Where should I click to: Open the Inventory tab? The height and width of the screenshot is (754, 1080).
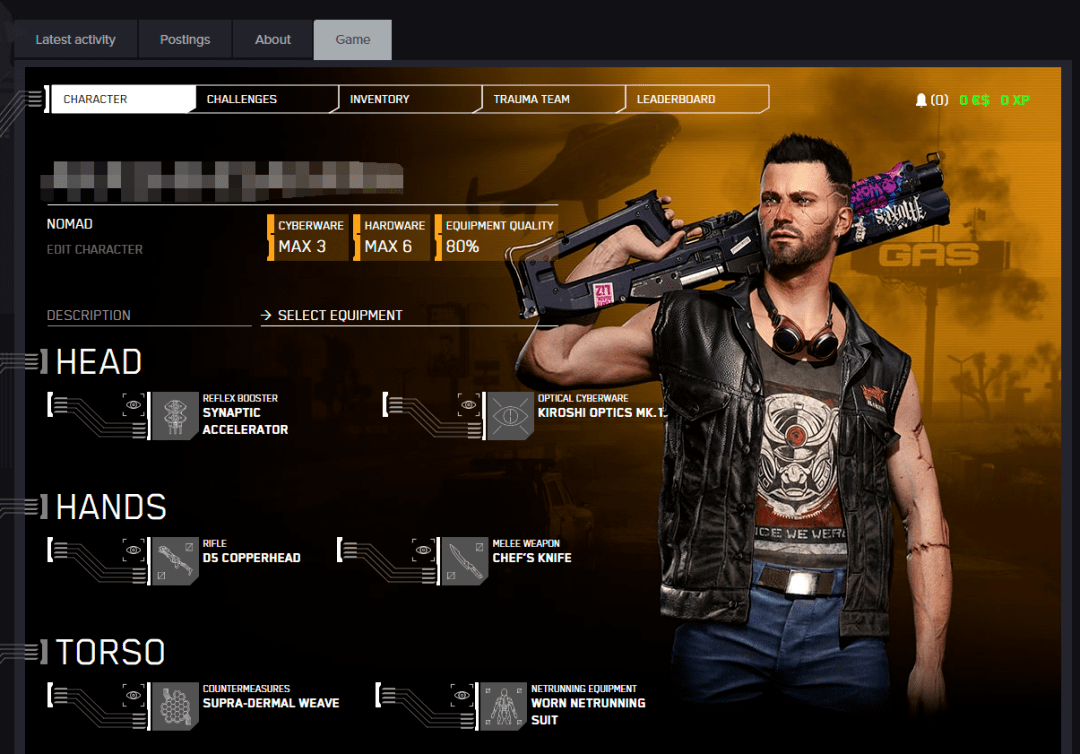pyautogui.click(x=380, y=99)
